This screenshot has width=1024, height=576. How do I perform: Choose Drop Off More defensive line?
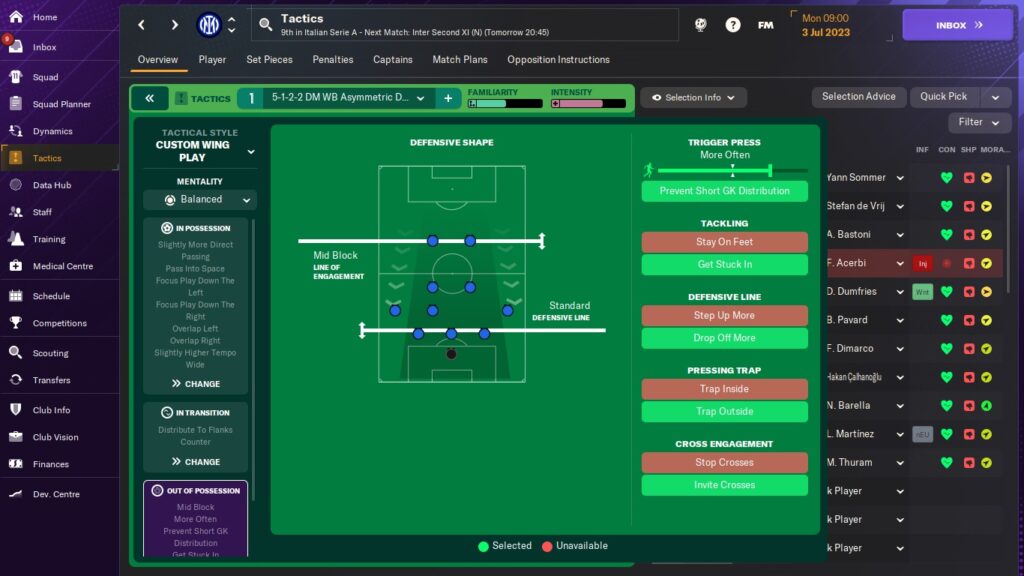tap(724, 338)
